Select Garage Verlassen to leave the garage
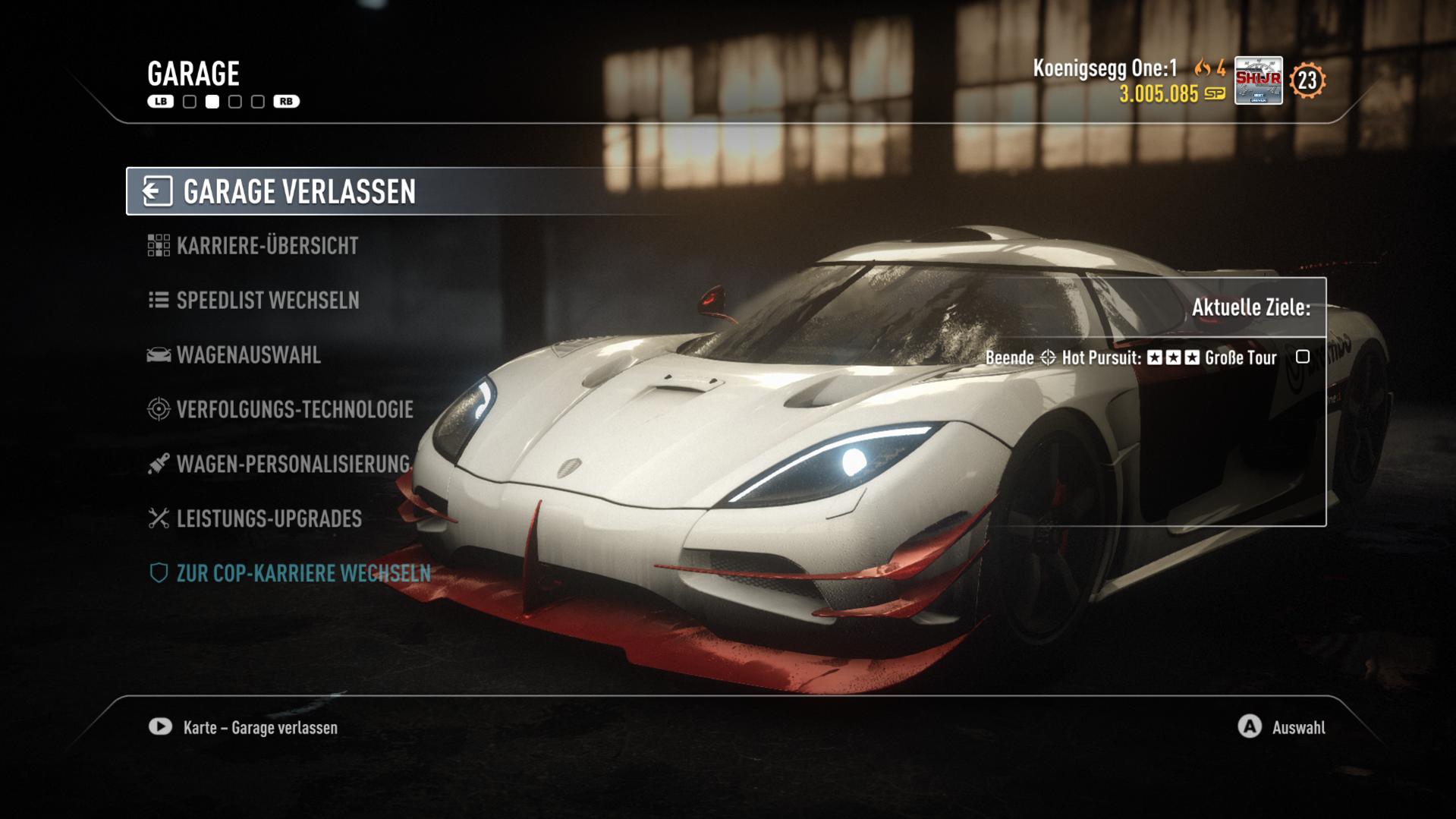 point(299,191)
